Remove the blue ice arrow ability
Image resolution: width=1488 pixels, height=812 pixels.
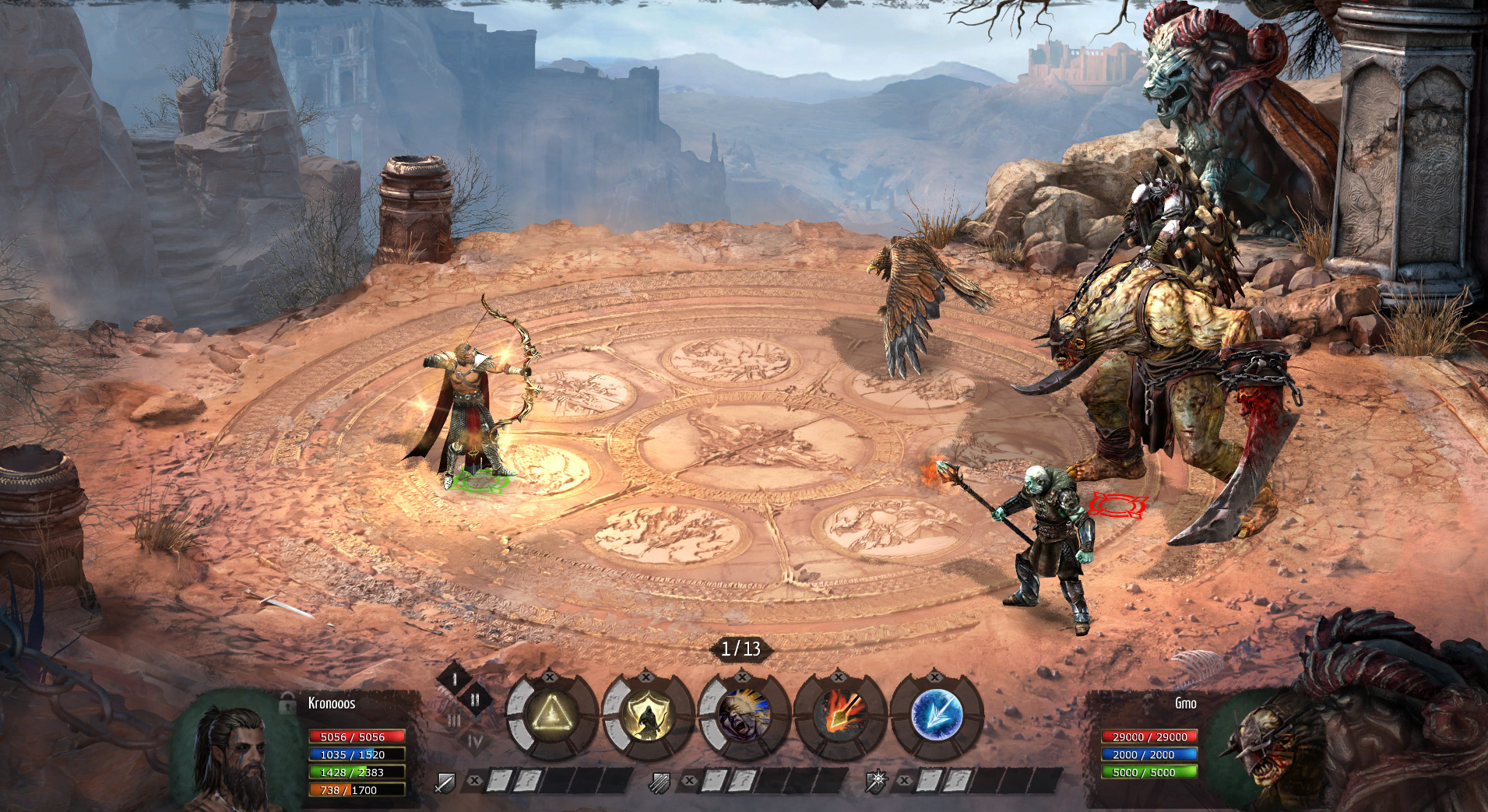point(934,677)
